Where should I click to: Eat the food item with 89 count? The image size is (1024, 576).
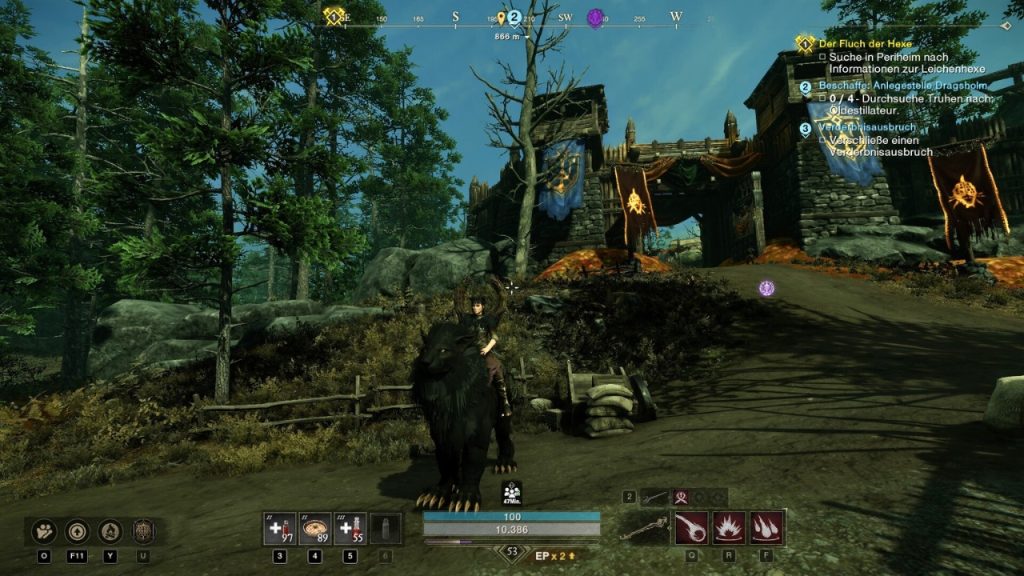click(316, 528)
